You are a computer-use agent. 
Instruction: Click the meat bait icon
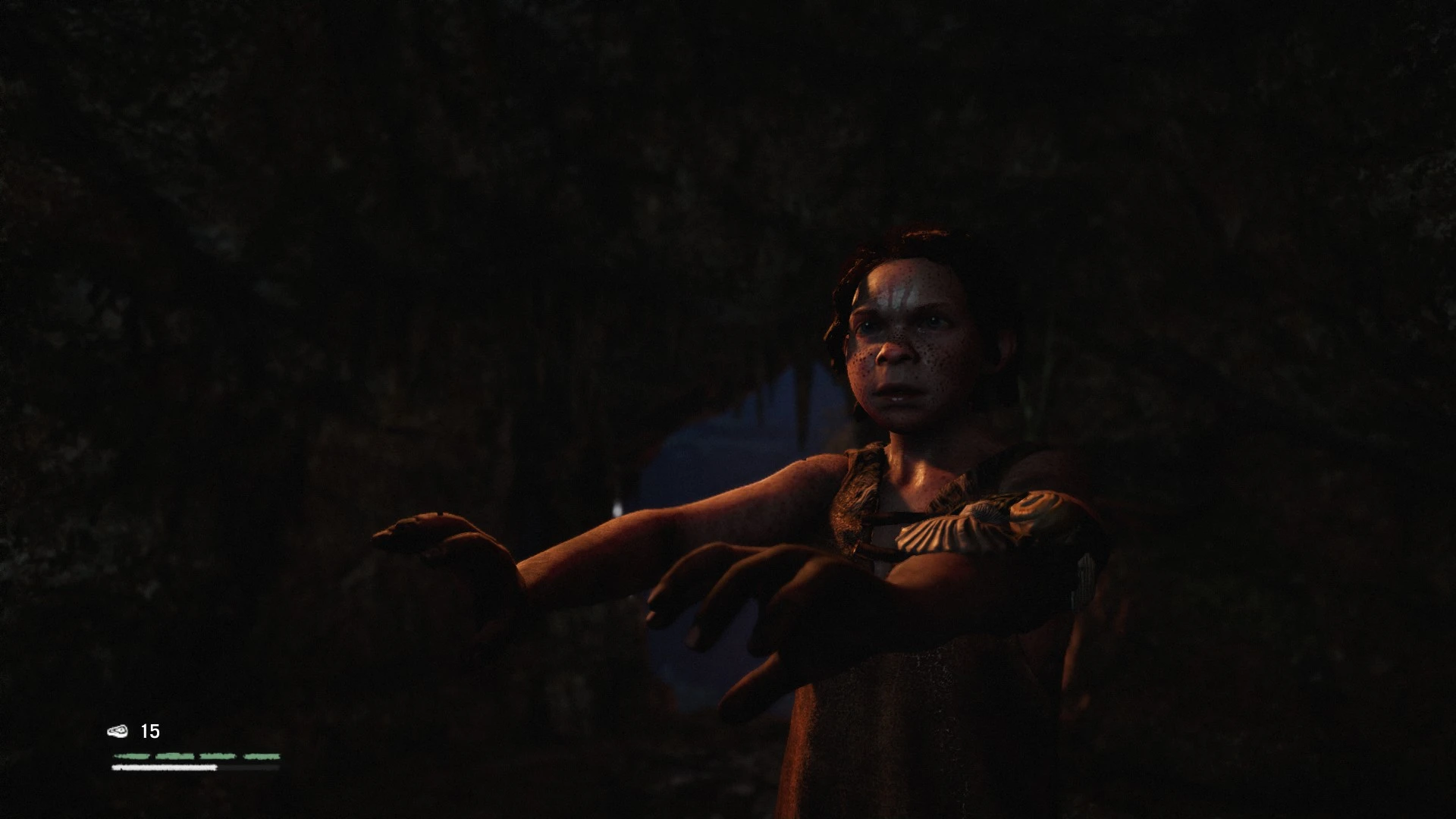tap(118, 732)
